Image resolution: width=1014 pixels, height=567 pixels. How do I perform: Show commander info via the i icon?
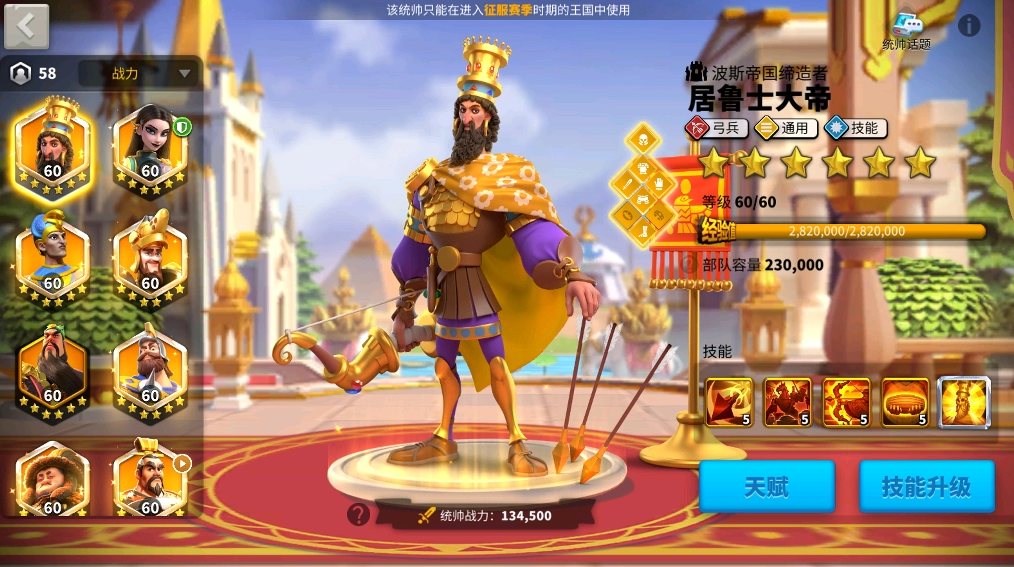[x=969, y=25]
